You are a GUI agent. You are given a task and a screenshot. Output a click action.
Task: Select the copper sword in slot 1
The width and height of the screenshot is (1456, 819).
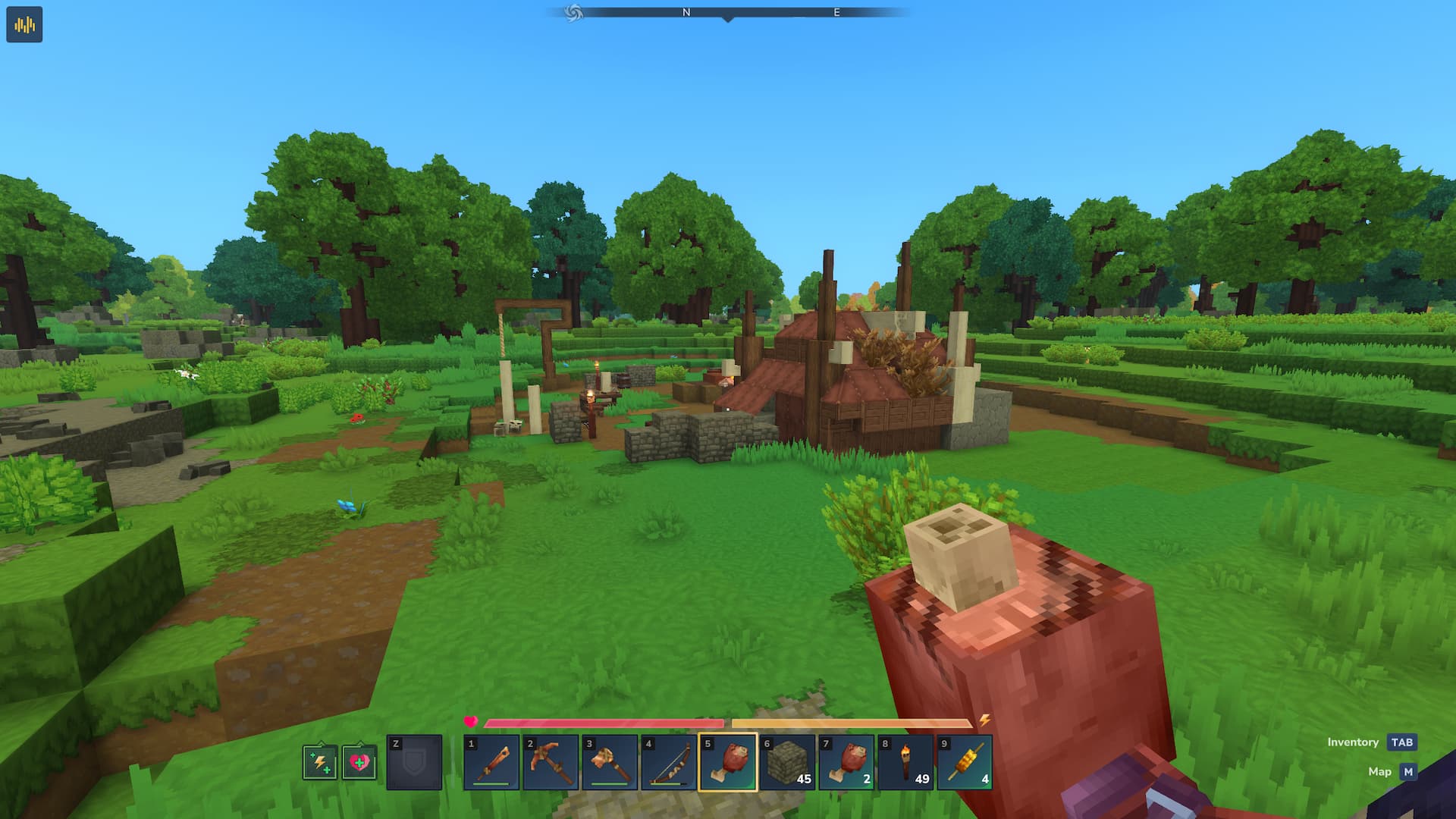[491, 762]
